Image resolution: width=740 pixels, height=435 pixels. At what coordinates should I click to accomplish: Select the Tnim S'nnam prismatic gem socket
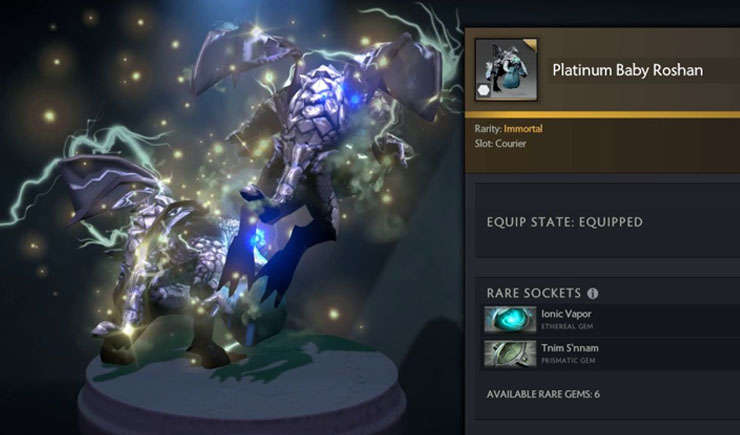(x=511, y=353)
